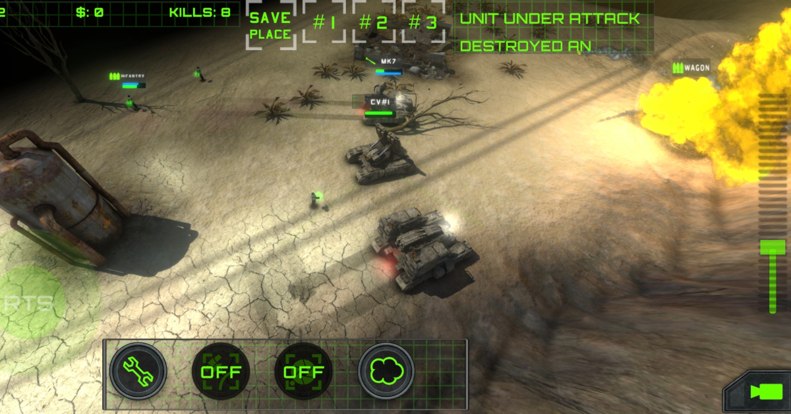
Task: Select saved place slot #1
Action: click(x=324, y=23)
